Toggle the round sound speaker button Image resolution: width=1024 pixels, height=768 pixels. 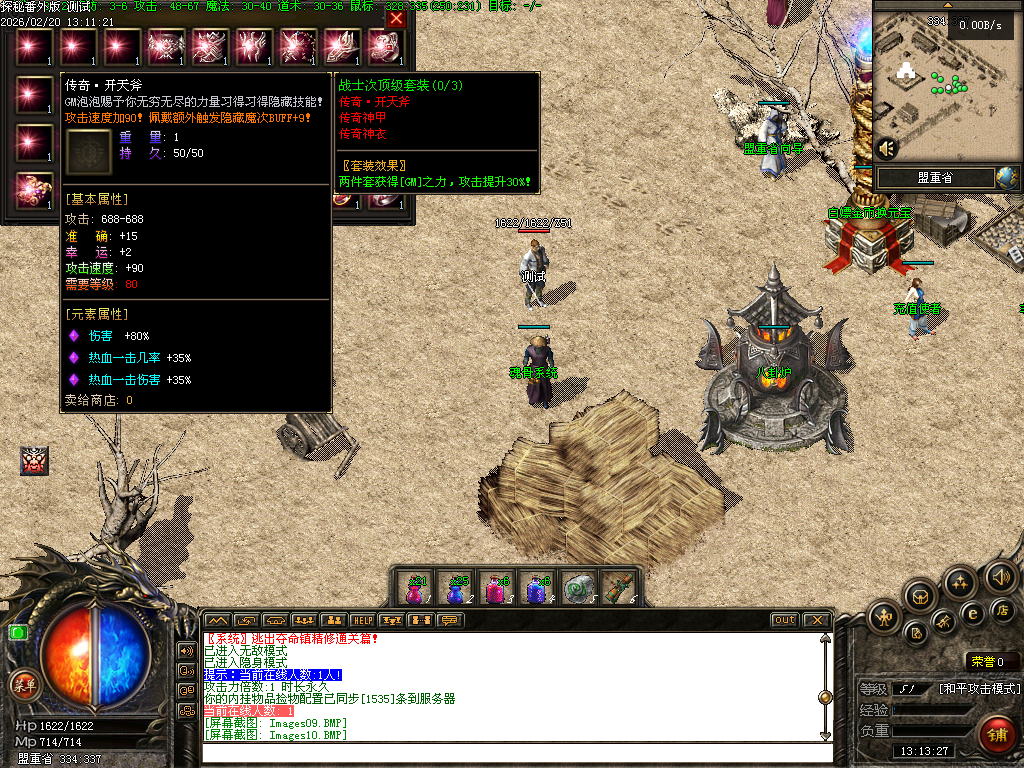[1000, 577]
